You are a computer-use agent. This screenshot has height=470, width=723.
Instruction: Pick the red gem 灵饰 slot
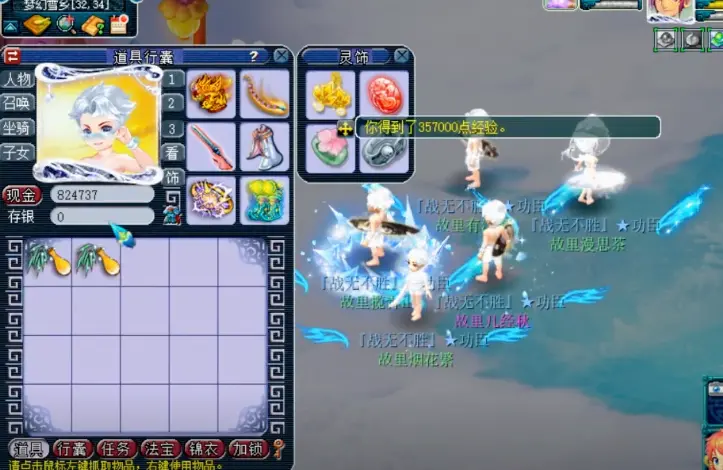click(x=383, y=94)
